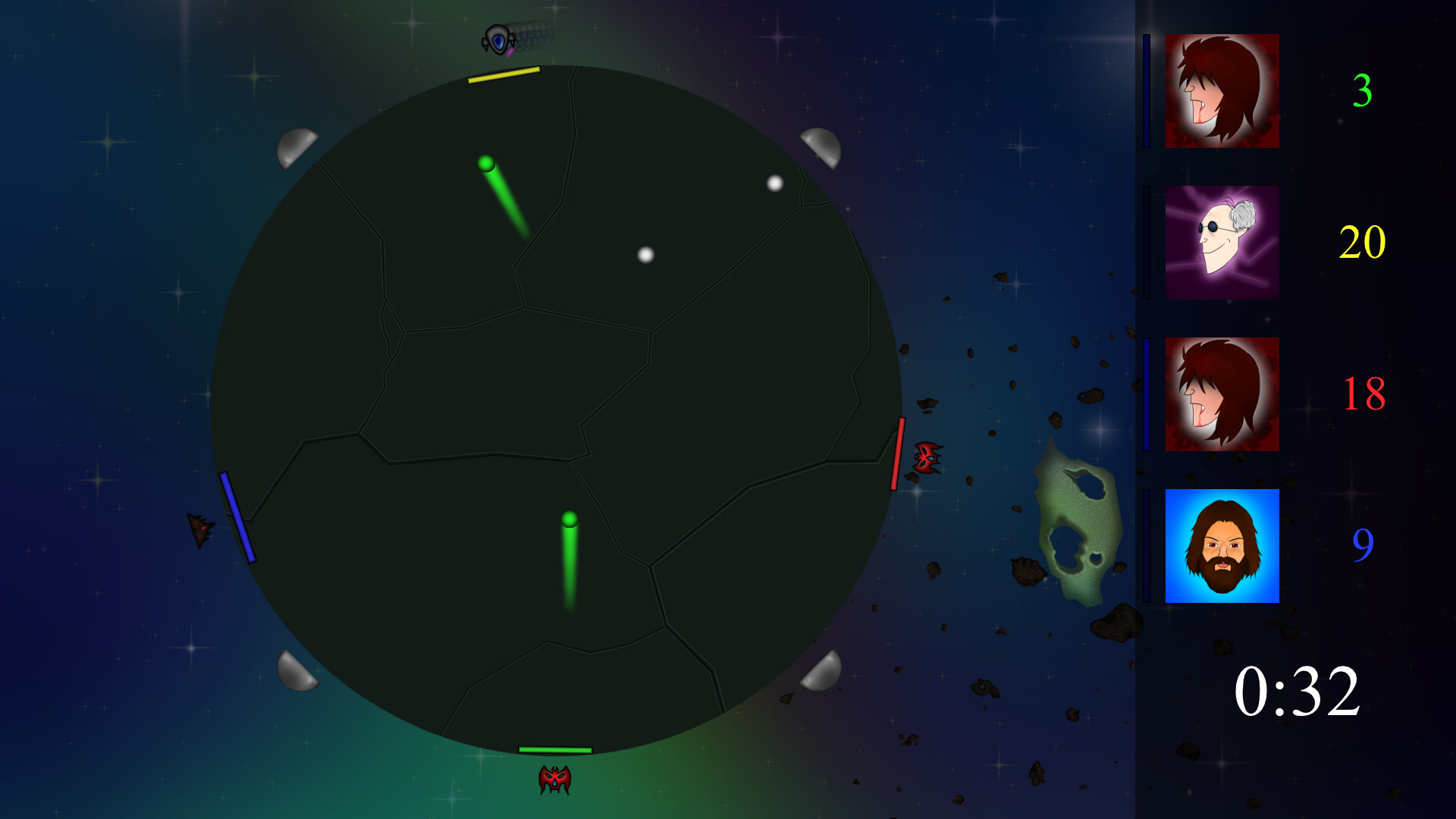Image resolution: width=1456 pixels, height=819 pixels.
Task: Click the bearded man's blue avatar
Action: point(1222,548)
